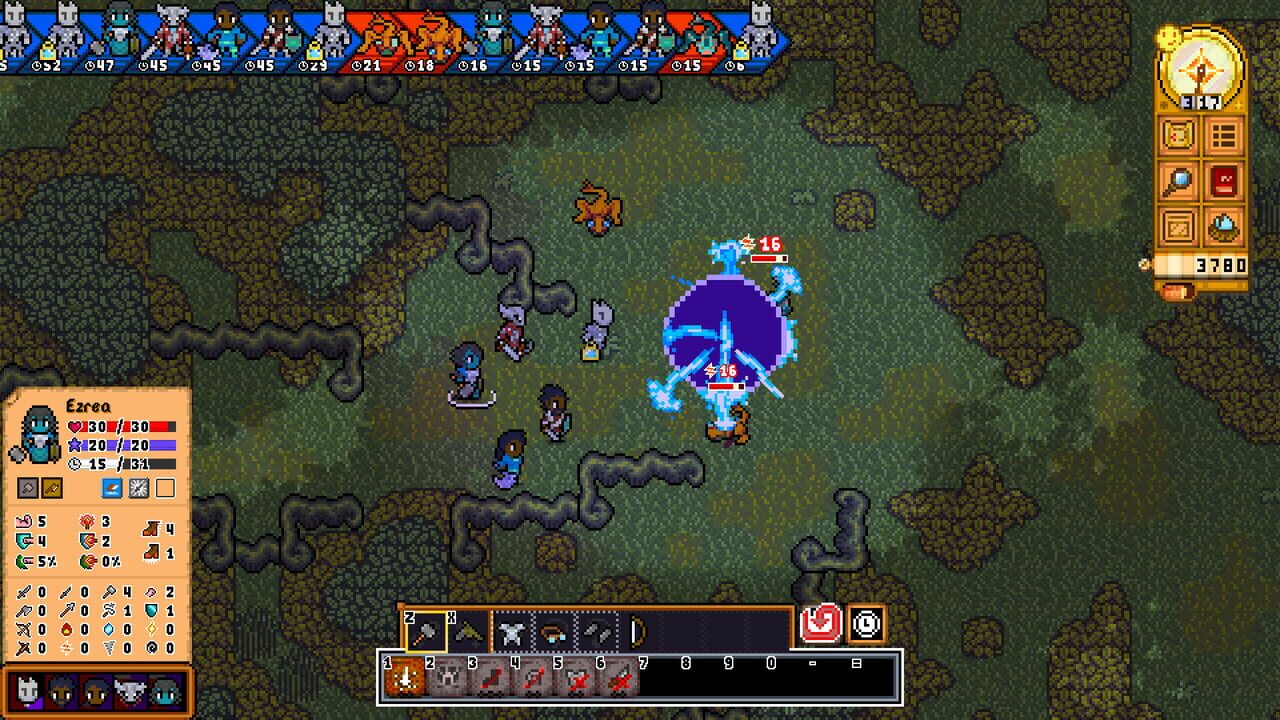Click the blue gem nest icon
This screenshot has width=1280, height=720.
pos(1222,226)
